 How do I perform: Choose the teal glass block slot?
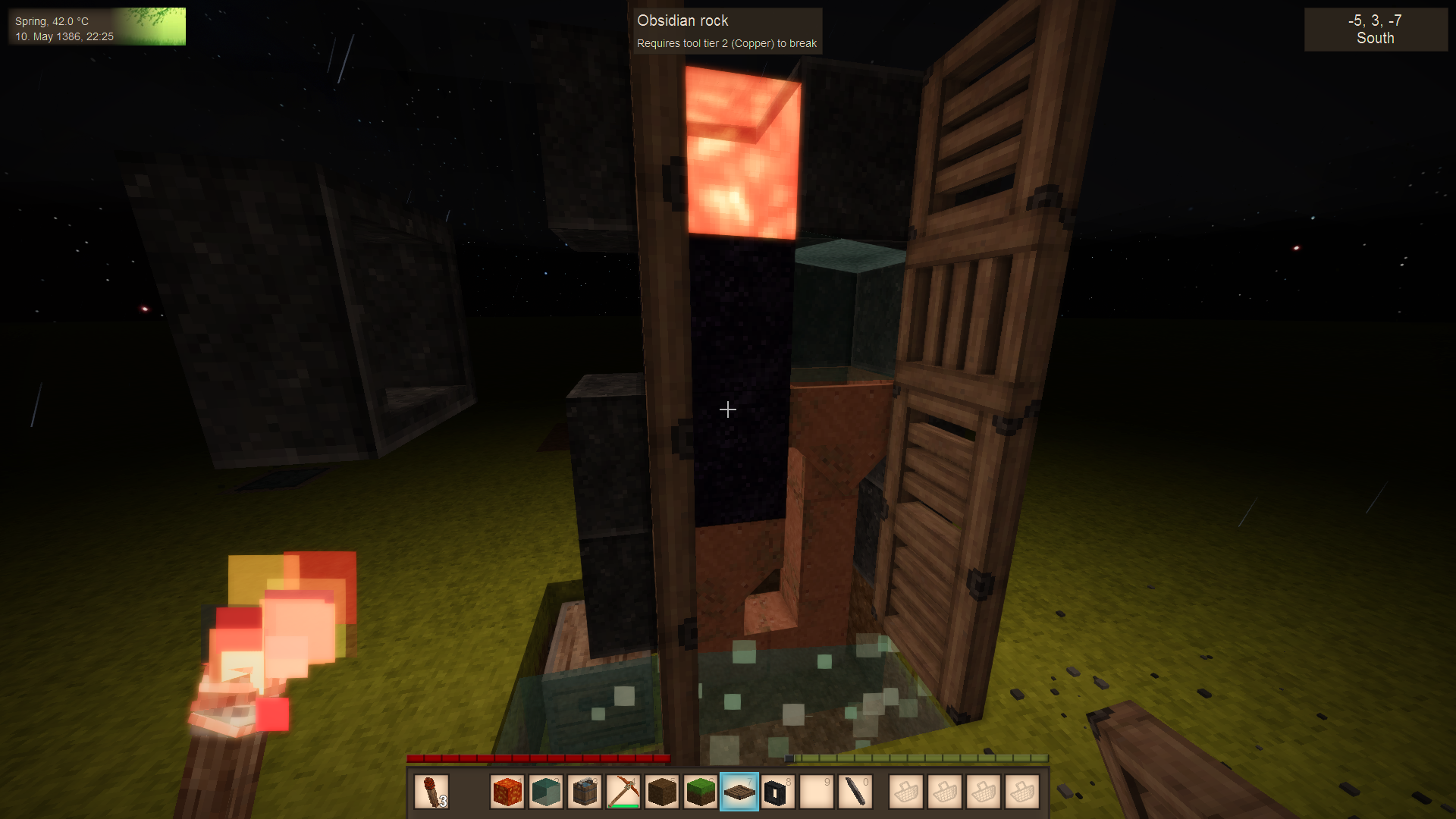546,792
